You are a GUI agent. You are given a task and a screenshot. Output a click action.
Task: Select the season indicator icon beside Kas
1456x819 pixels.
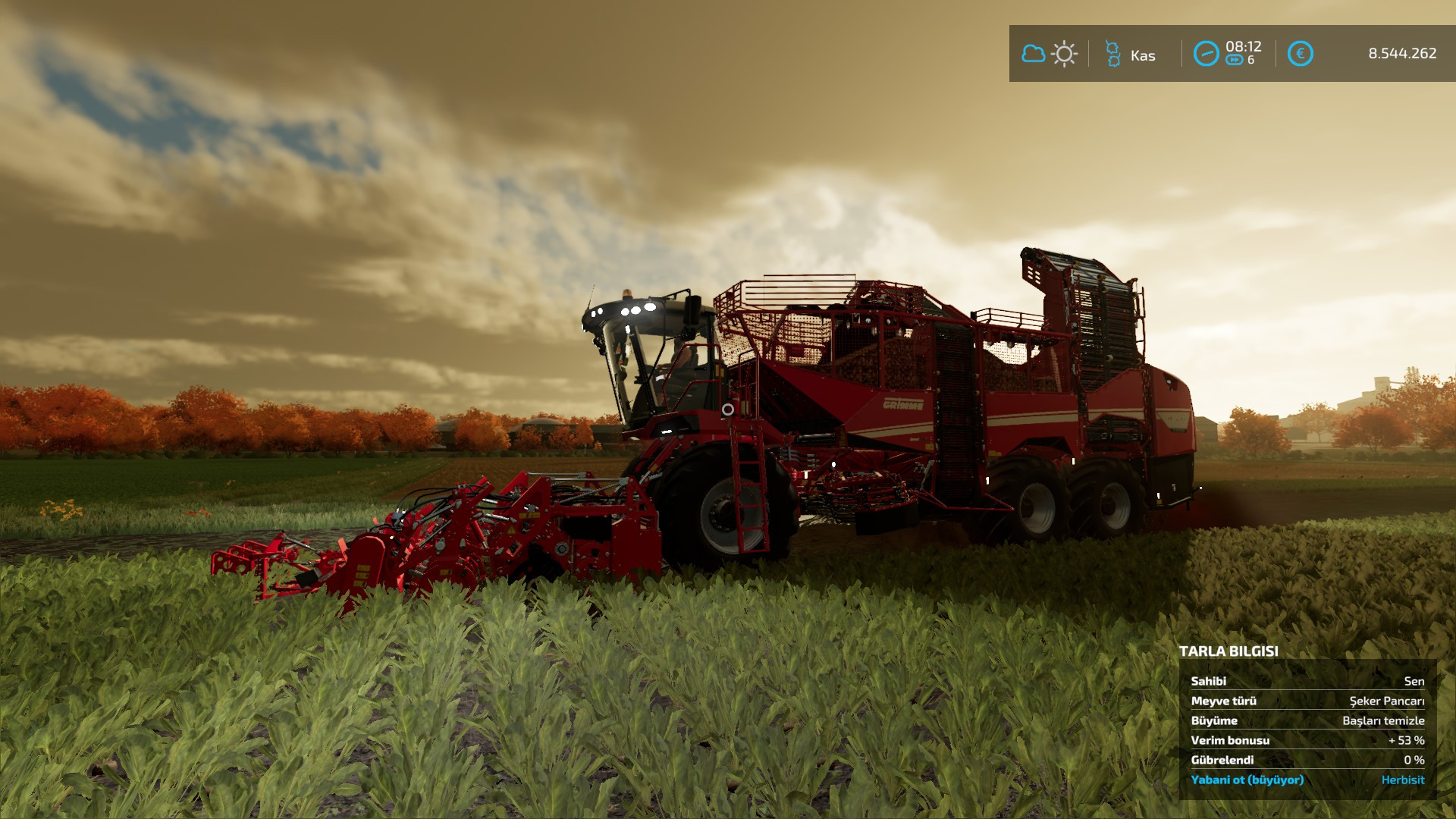[1112, 54]
